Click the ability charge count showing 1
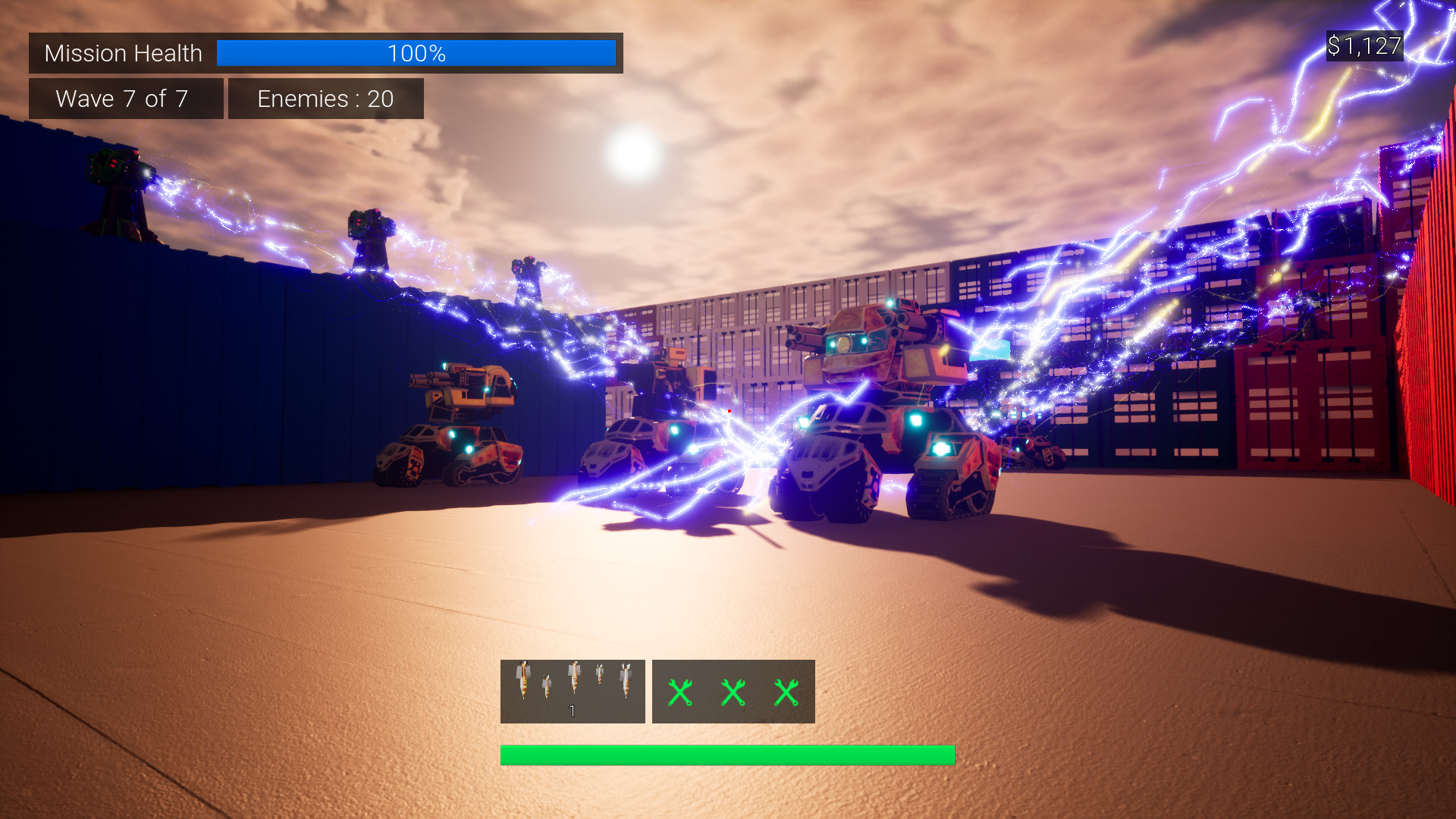1456x819 pixels. pyautogui.click(x=573, y=711)
